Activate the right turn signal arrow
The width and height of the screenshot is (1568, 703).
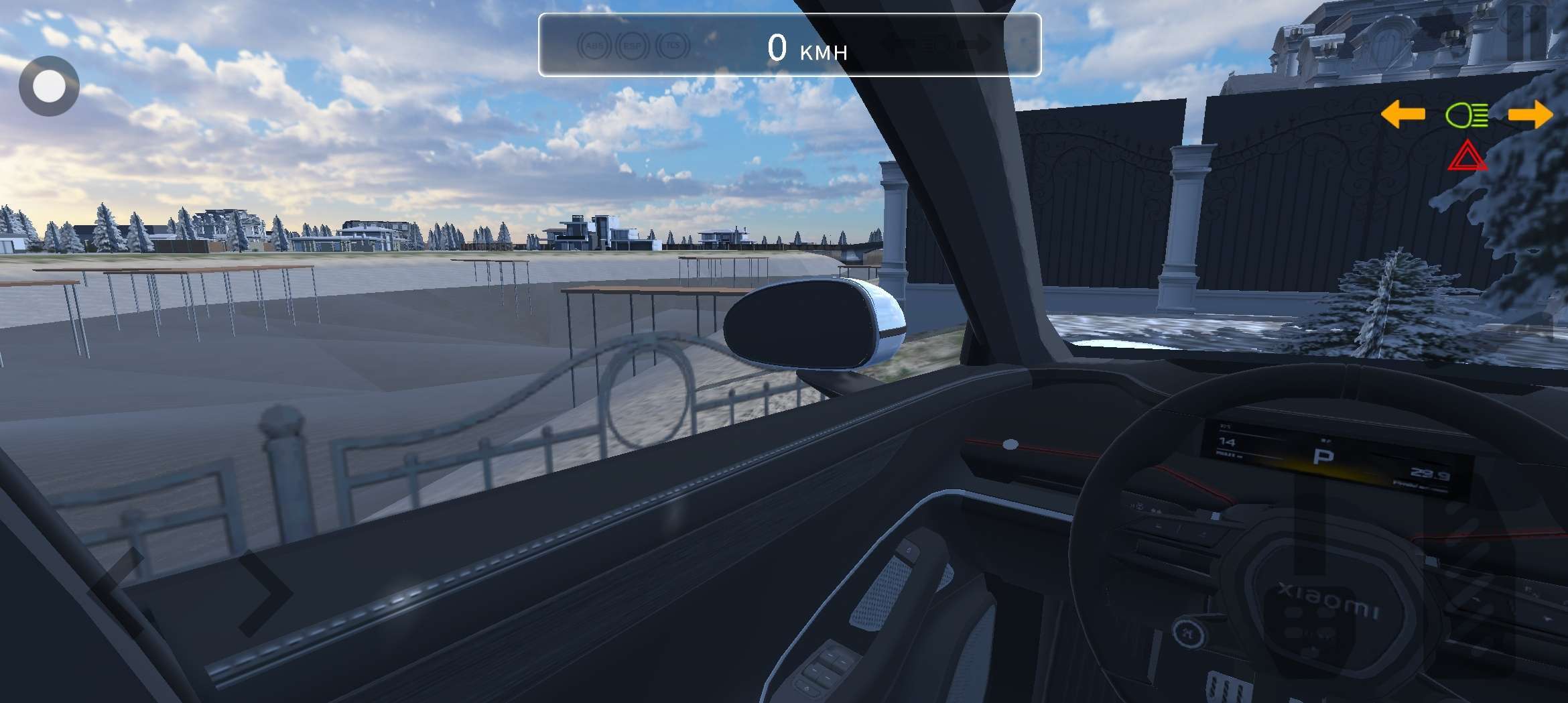(1530, 115)
